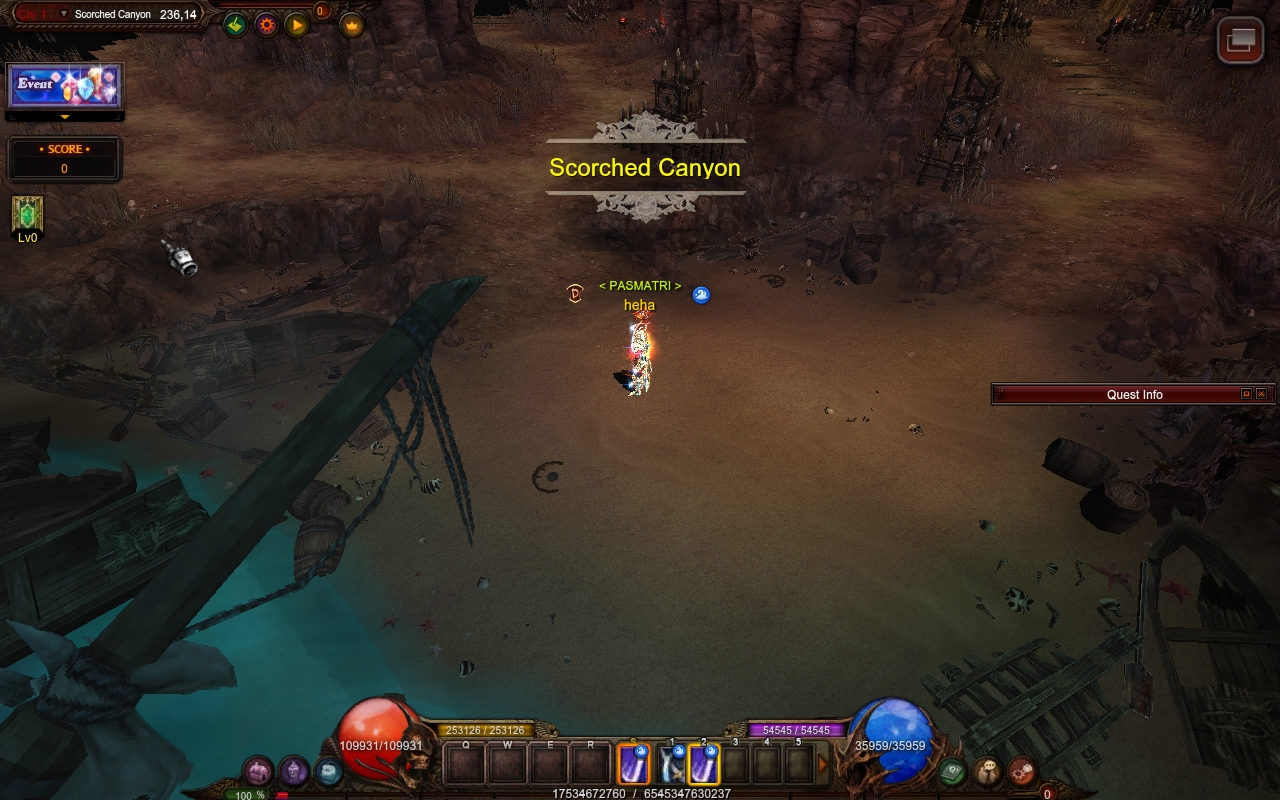Click the green broom icon

(x=235, y=25)
